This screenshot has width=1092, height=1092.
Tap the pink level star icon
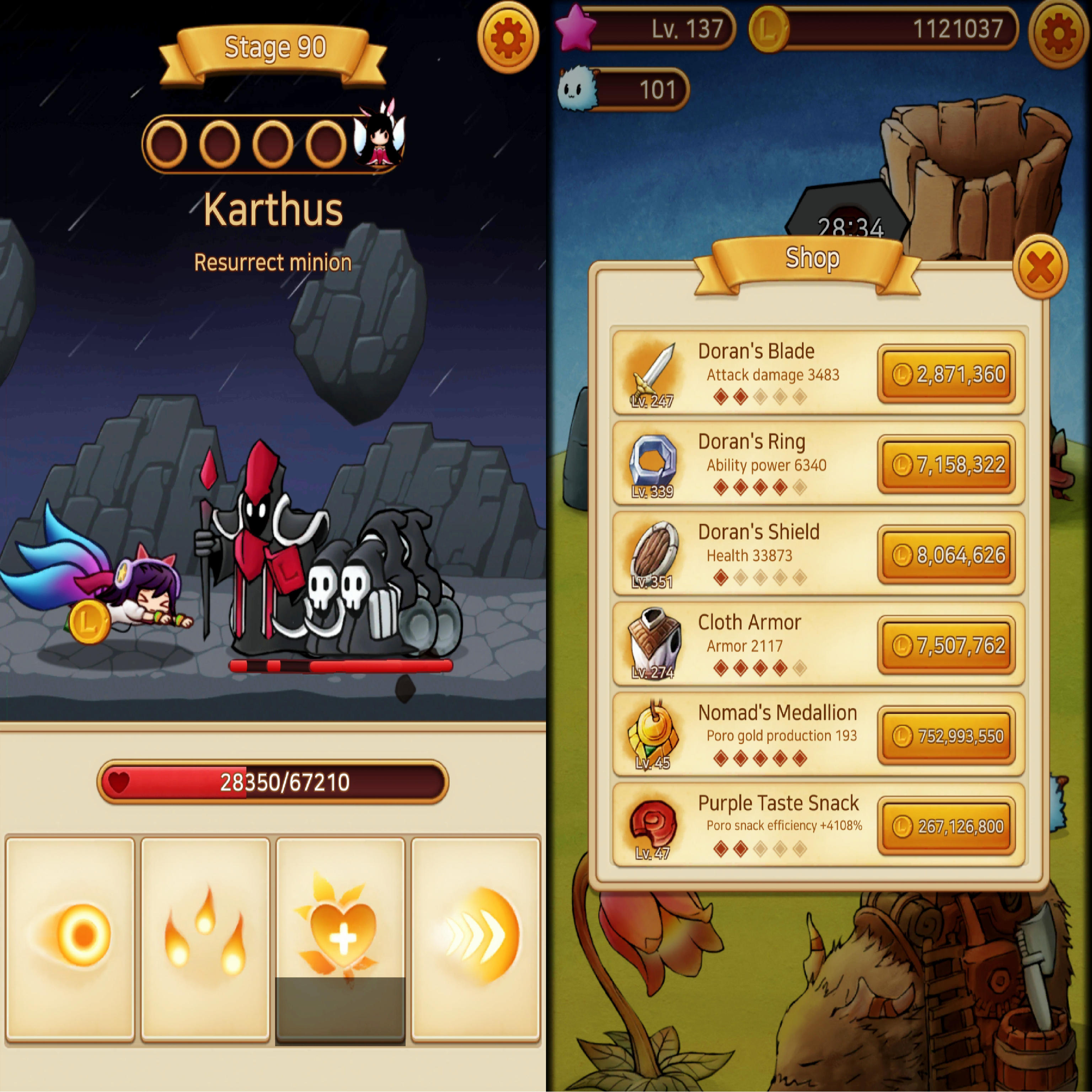[x=574, y=27]
